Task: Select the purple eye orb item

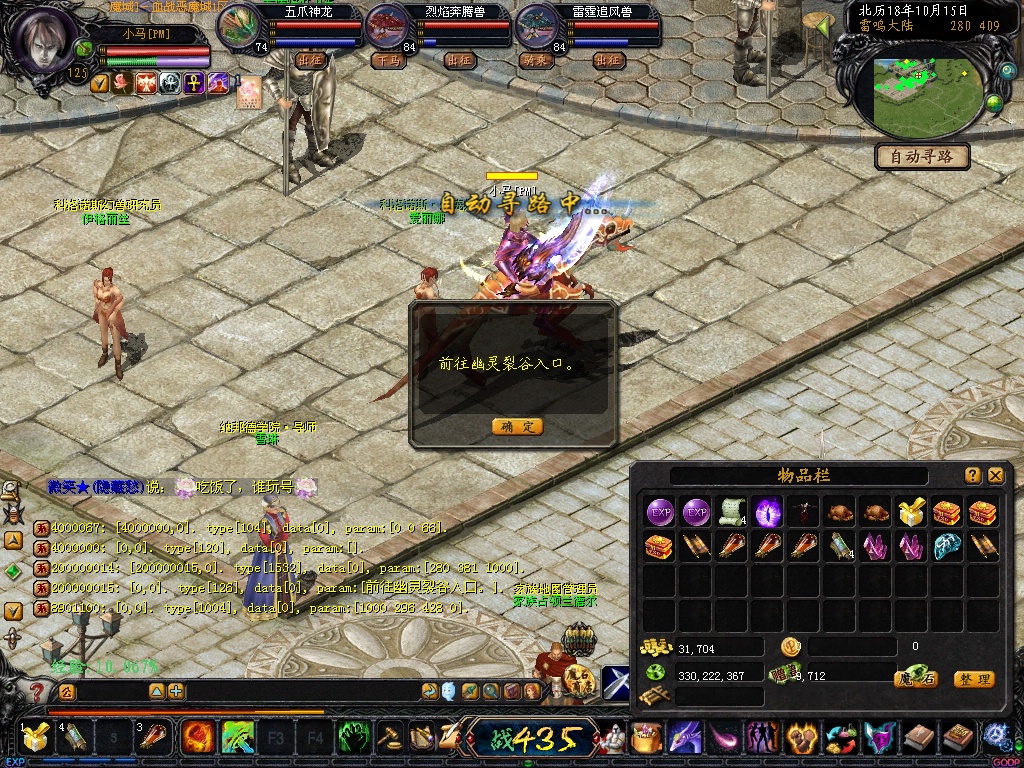Action: click(767, 511)
